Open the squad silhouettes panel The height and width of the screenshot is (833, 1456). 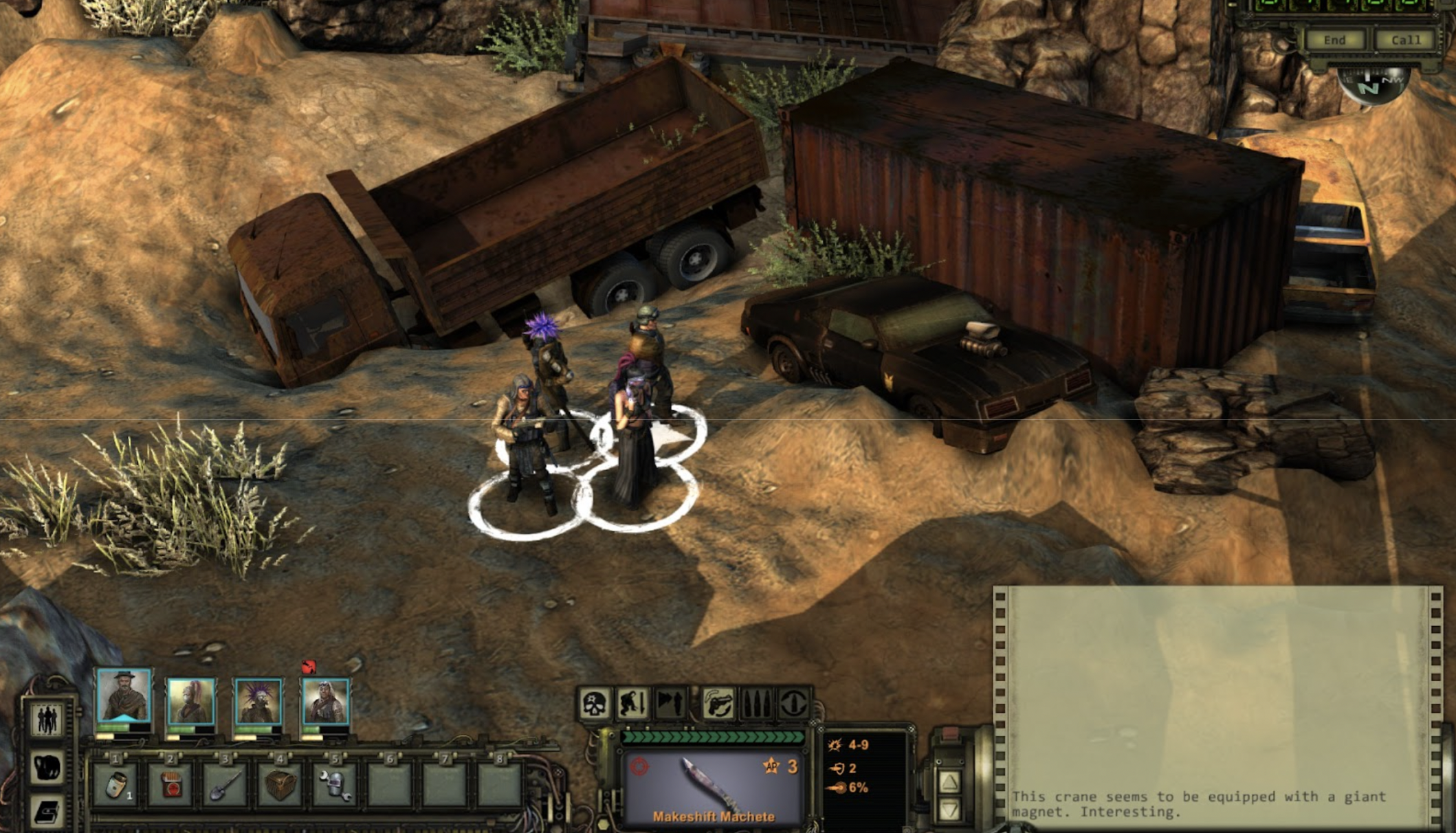pyautogui.click(x=47, y=720)
